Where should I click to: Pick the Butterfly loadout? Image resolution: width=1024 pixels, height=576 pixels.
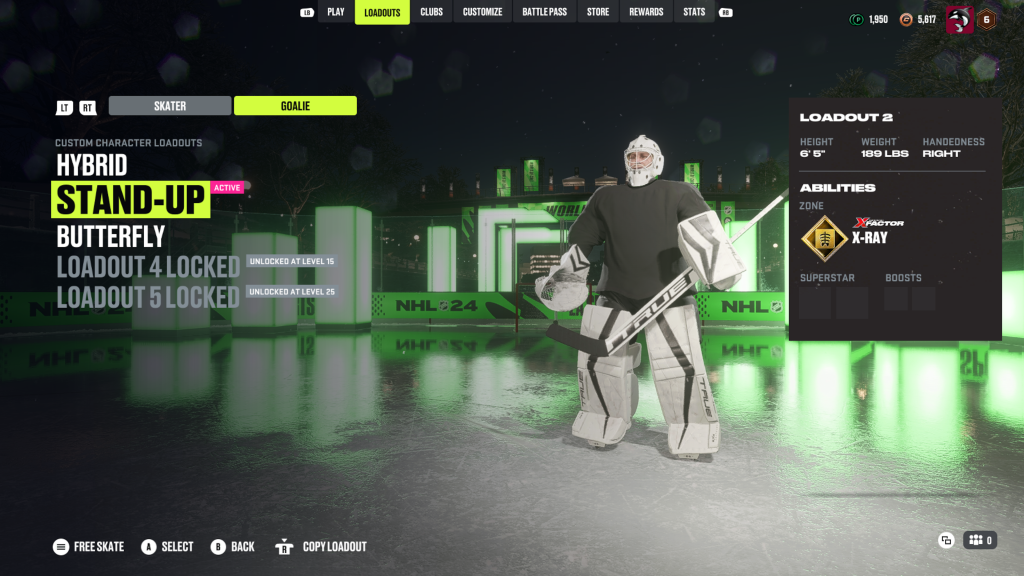click(x=111, y=237)
